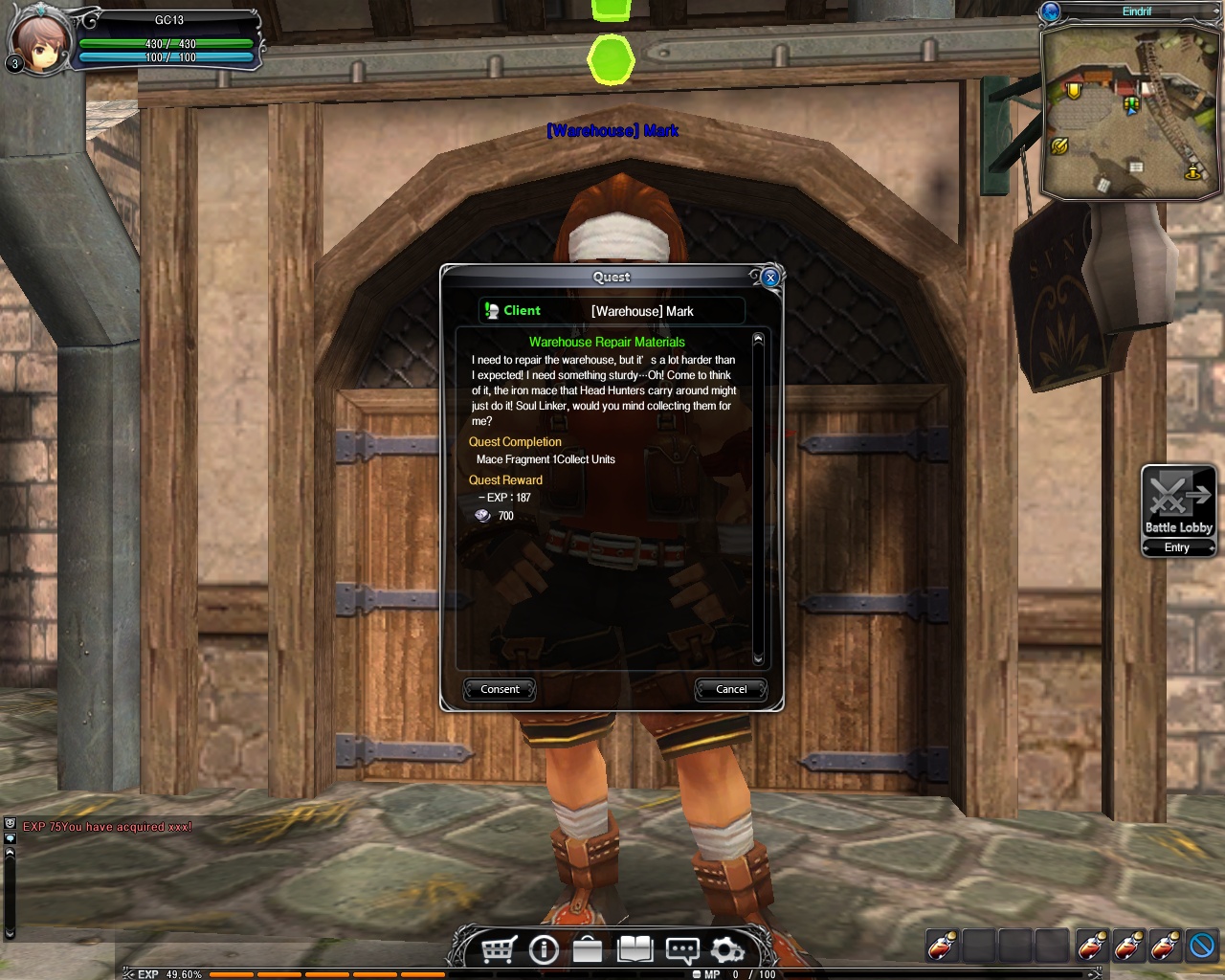Select the yellow sword marker on minimap
Screen dimensions: 1225x980
(1058, 146)
